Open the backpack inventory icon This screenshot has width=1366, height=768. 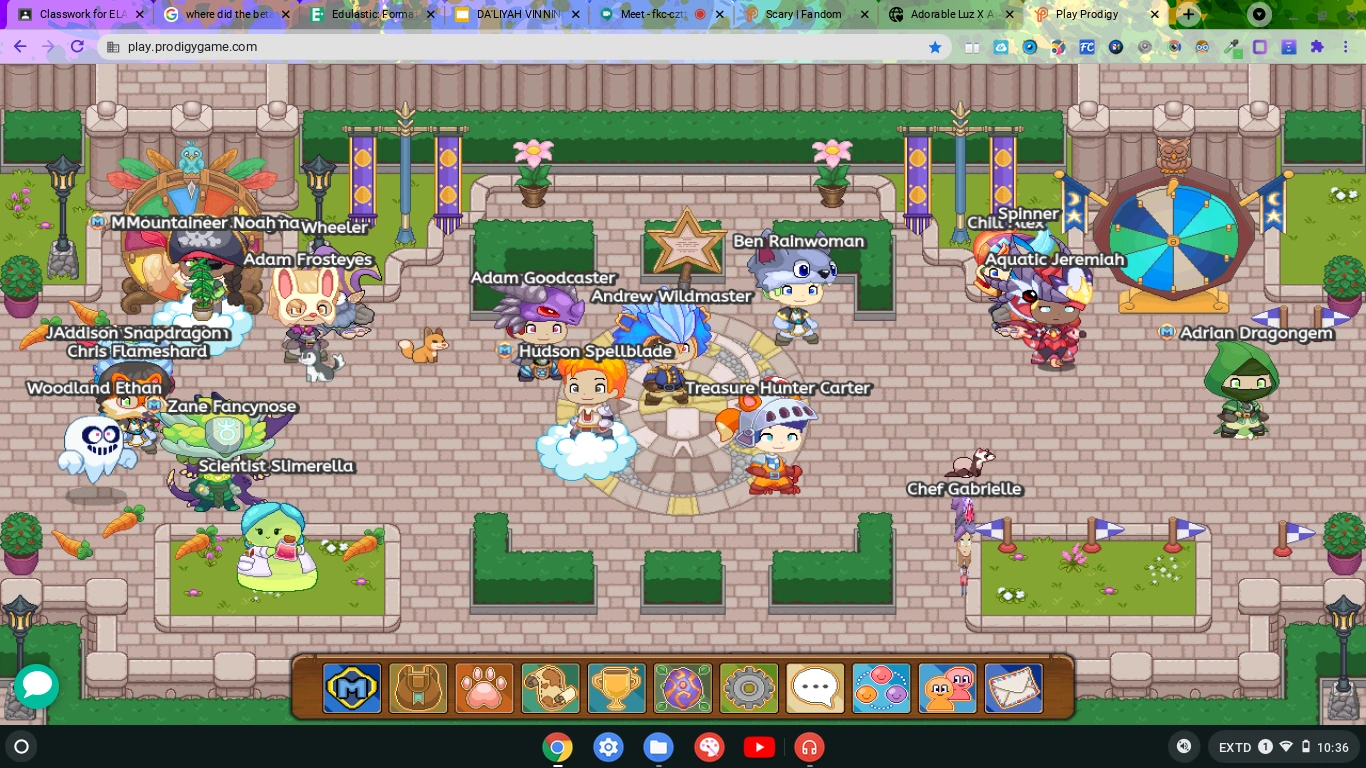coord(418,687)
